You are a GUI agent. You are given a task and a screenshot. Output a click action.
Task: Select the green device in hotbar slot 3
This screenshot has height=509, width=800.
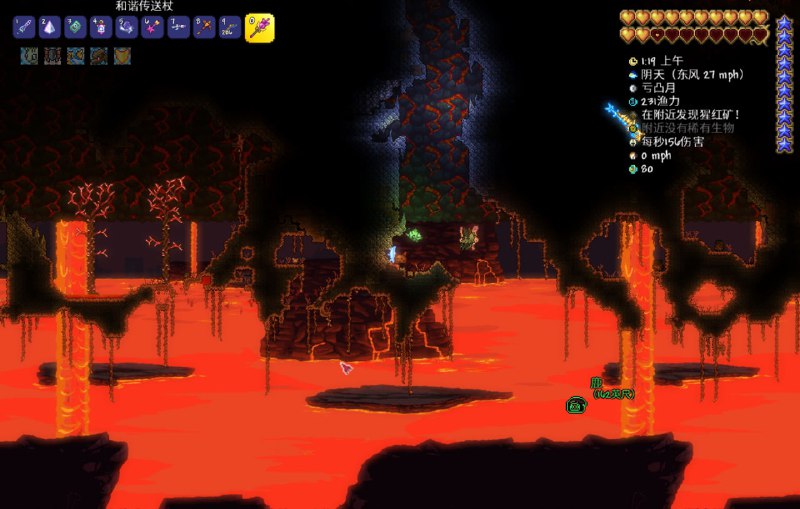tap(76, 27)
